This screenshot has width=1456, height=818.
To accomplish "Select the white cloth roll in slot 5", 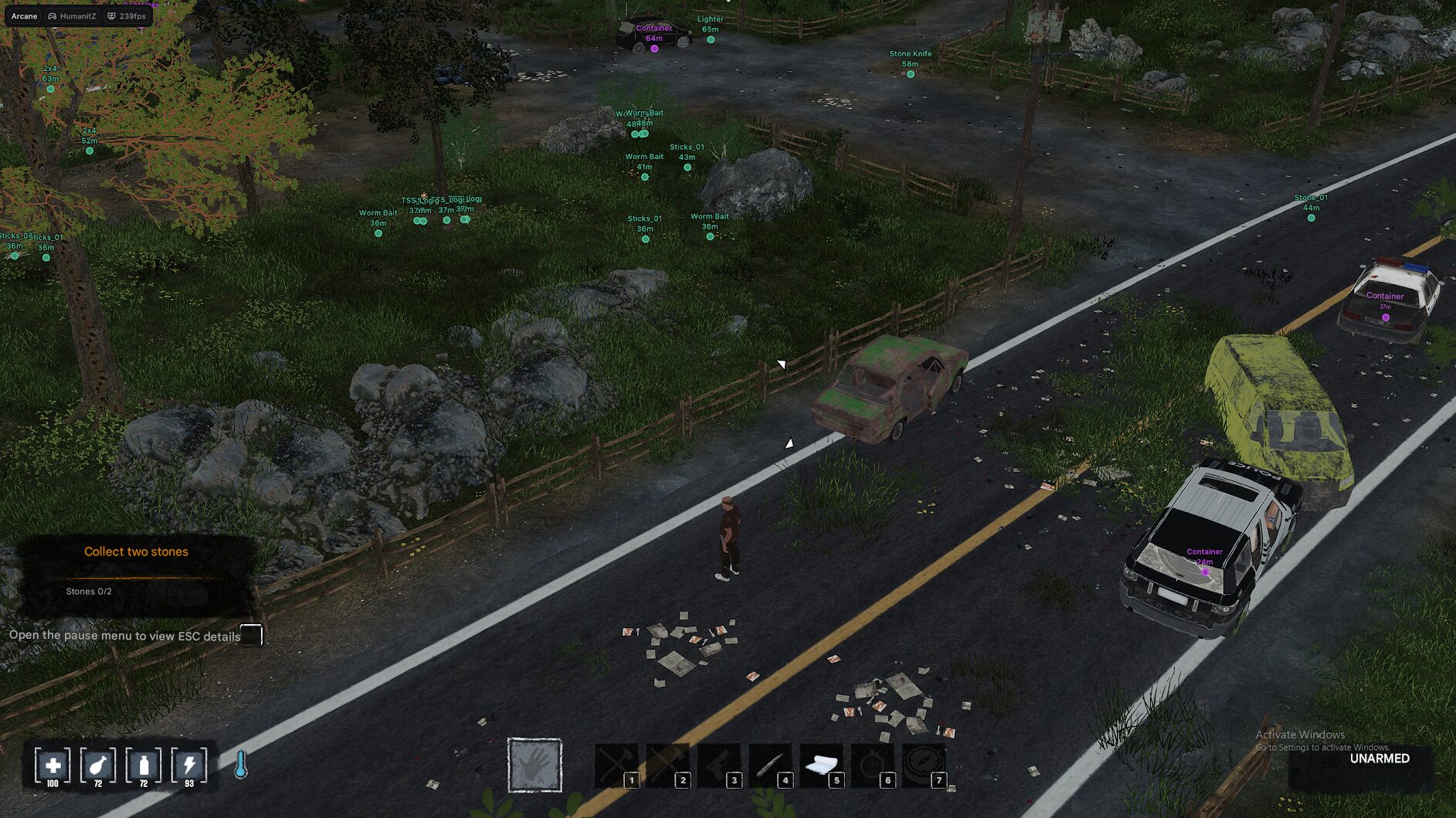I will (x=821, y=765).
